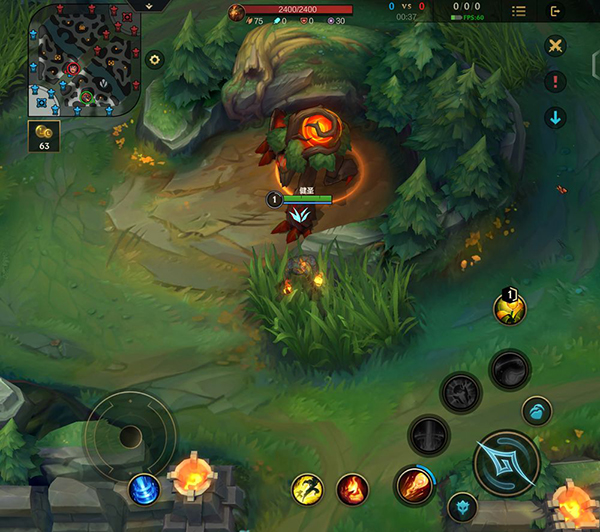Image resolution: width=600 pixels, height=532 pixels.
Task: Tap the virtual movement joystick
Action: (130, 437)
